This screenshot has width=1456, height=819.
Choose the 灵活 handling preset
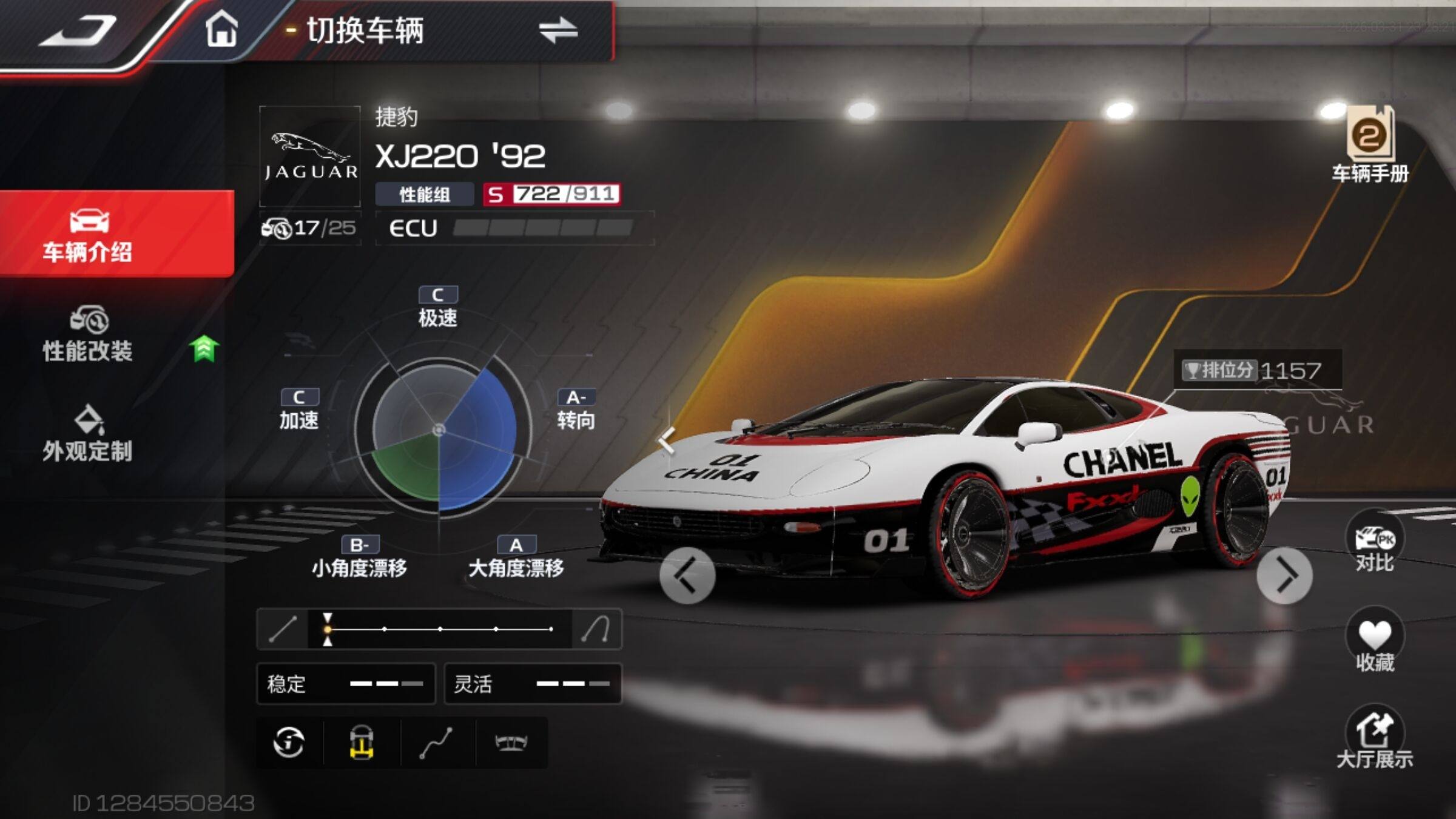[x=533, y=684]
